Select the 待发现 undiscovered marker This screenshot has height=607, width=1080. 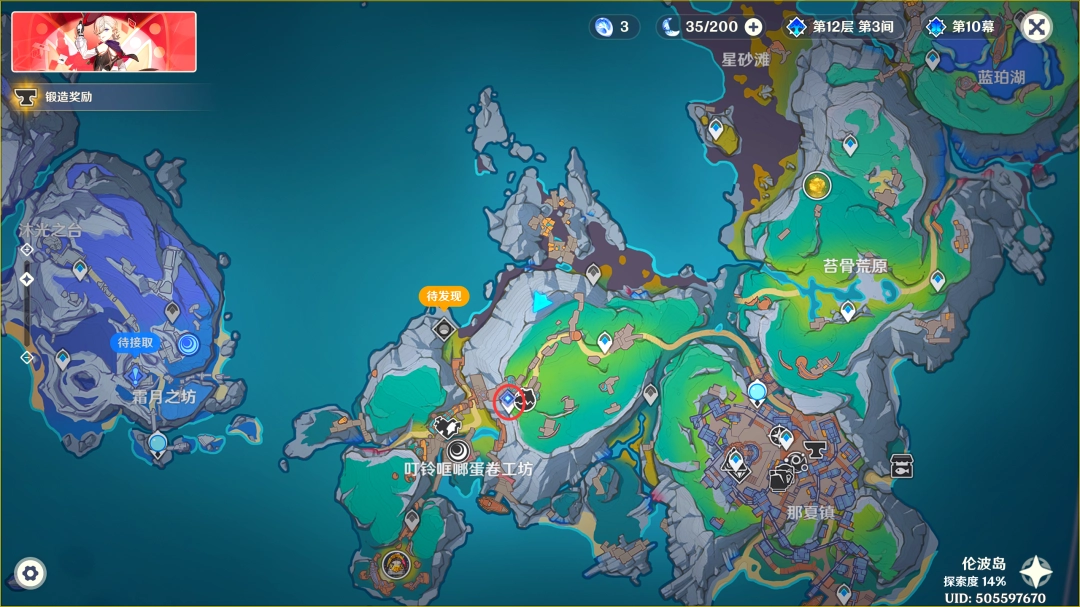[443, 326]
